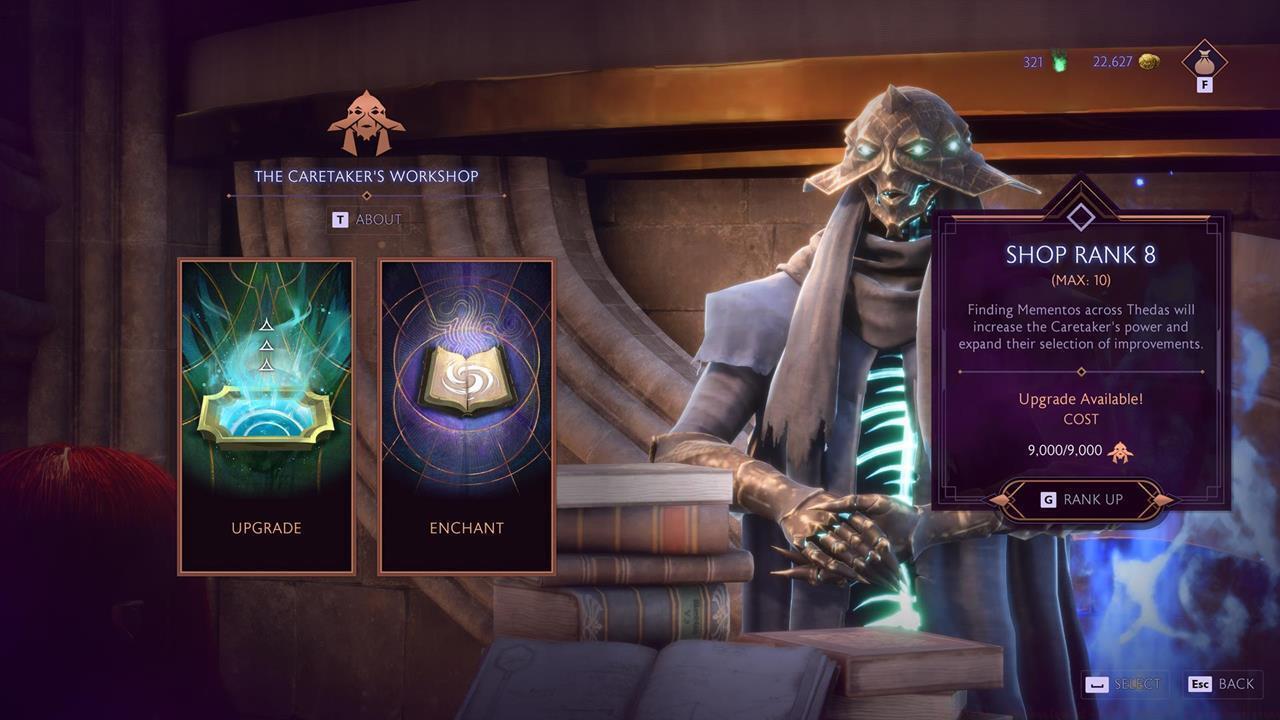
Task: Open the inventory pouch icon
Action: coord(1202,62)
